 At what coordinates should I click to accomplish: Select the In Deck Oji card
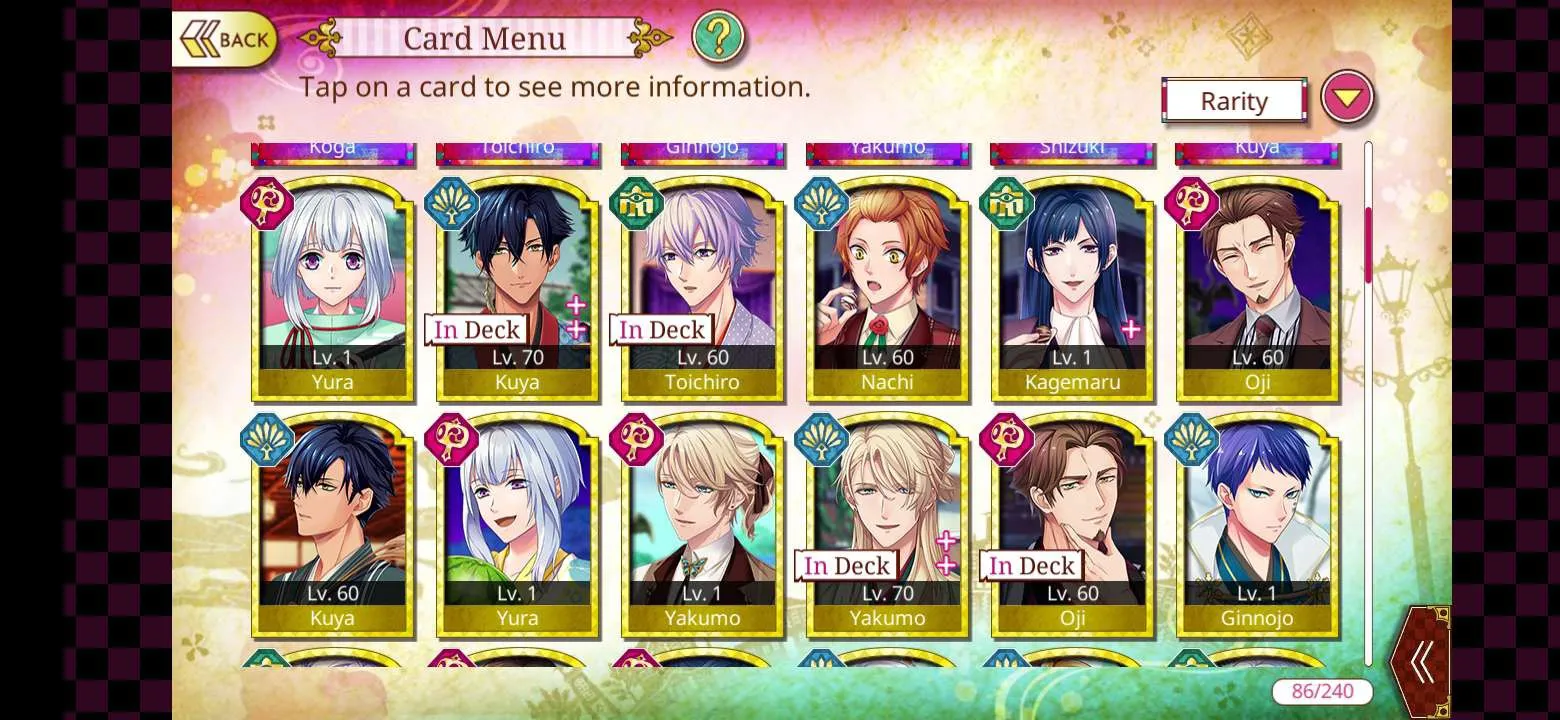point(1072,525)
